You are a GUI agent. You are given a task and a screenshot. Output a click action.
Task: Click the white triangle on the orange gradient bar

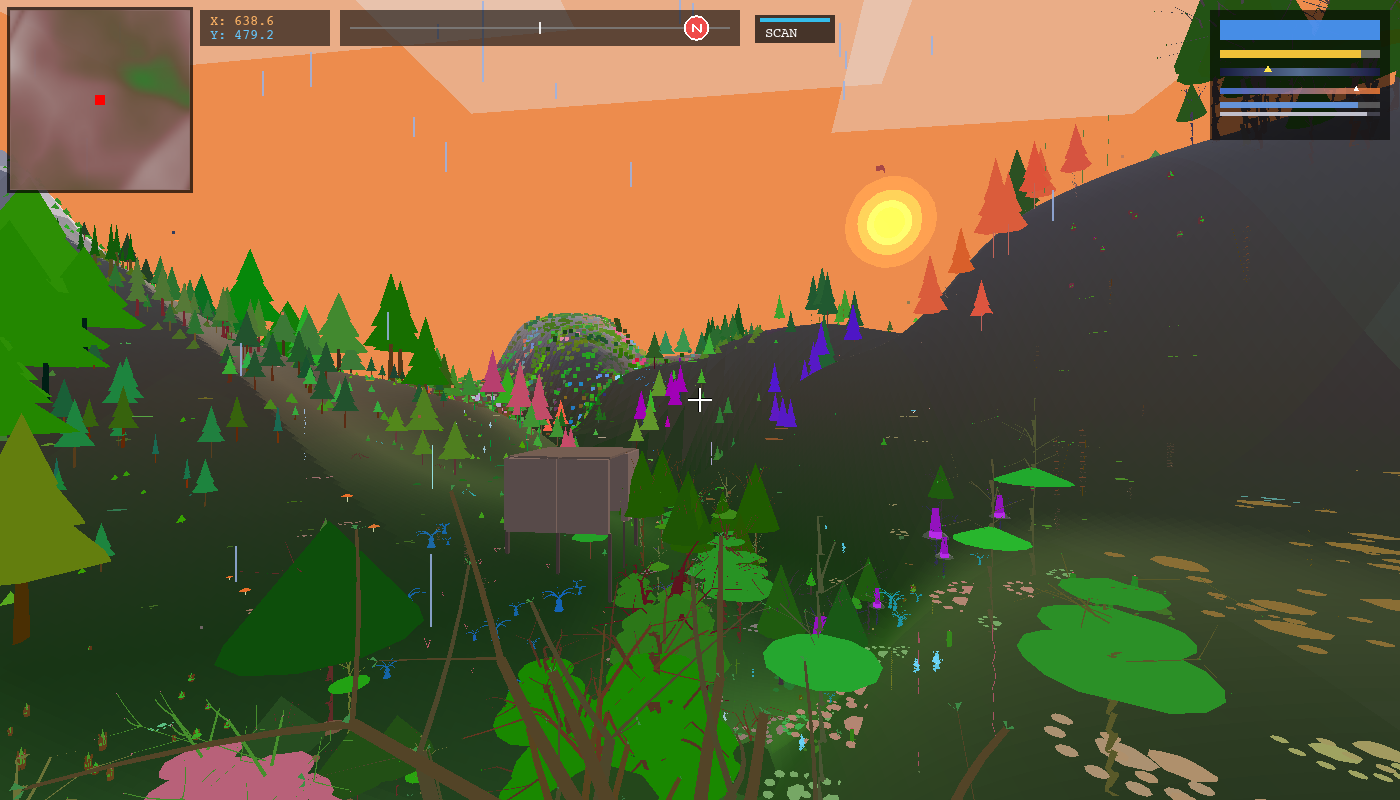pyautogui.click(x=1356, y=88)
